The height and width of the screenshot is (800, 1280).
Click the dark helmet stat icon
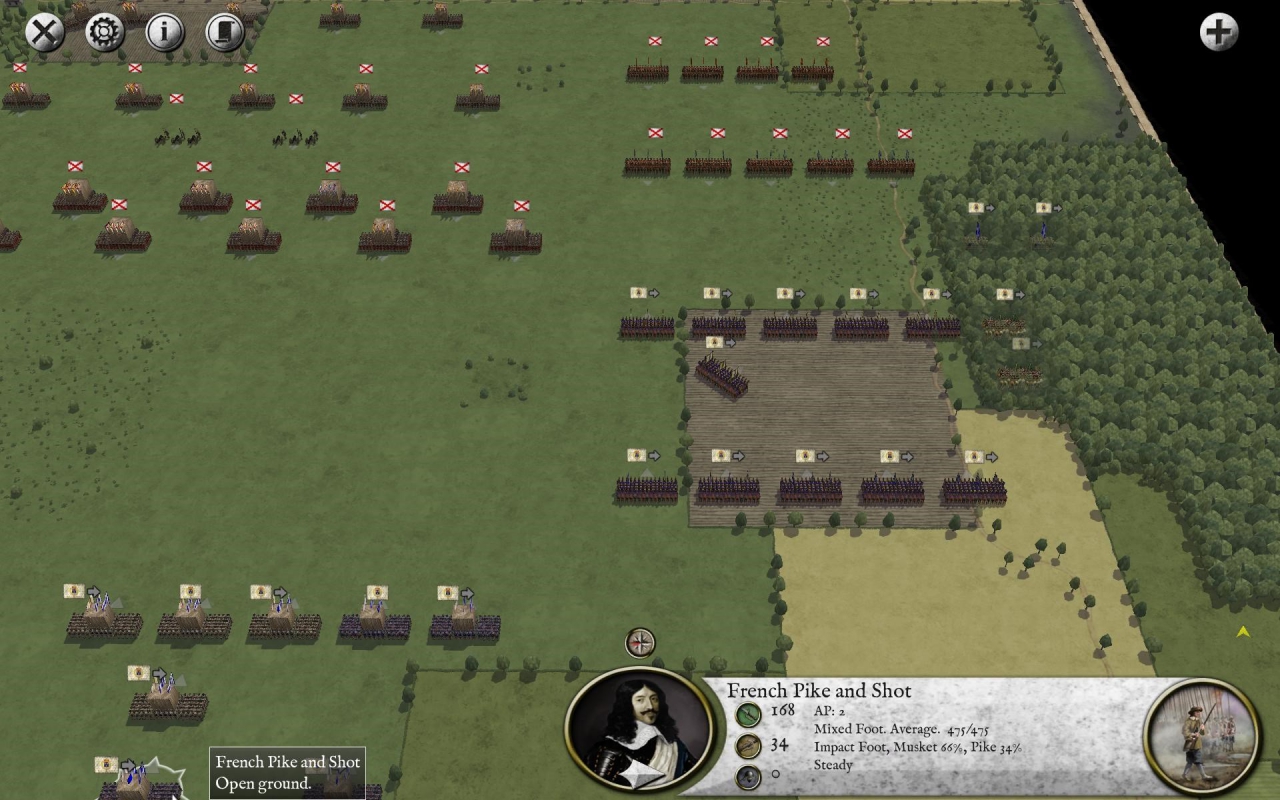point(748,777)
